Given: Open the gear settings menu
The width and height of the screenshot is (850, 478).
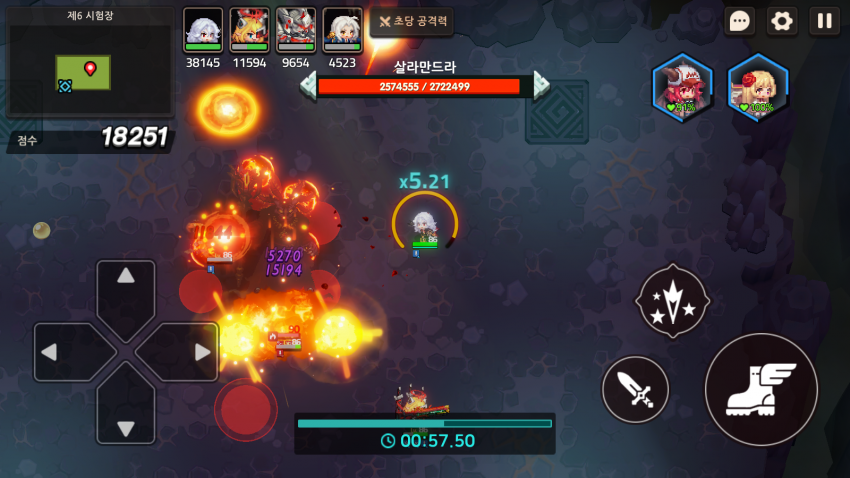Looking at the screenshot, I should [x=782, y=21].
